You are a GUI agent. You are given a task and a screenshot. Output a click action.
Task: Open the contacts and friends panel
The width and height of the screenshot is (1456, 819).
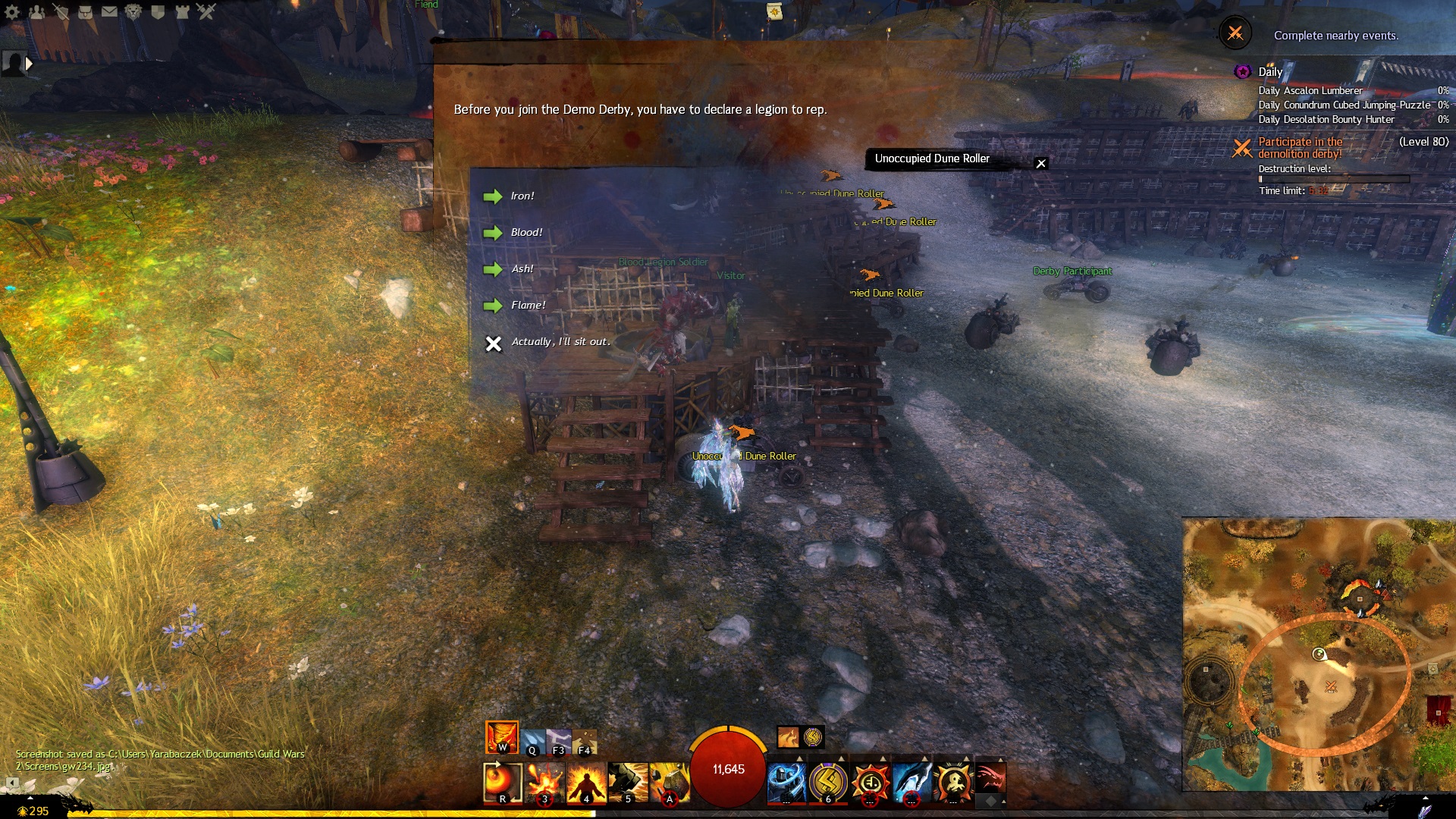pos(36,11)
